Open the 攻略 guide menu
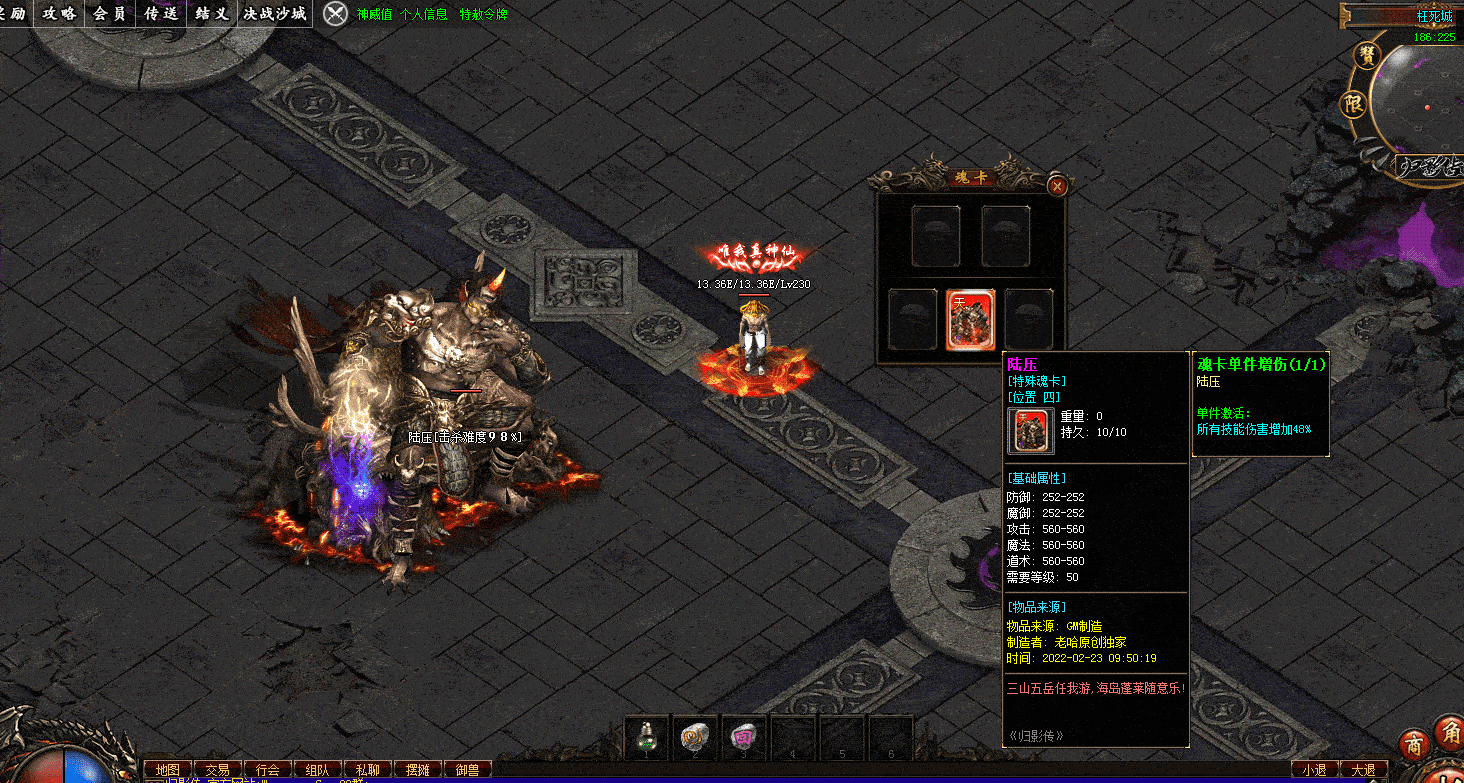 point(59,13)
